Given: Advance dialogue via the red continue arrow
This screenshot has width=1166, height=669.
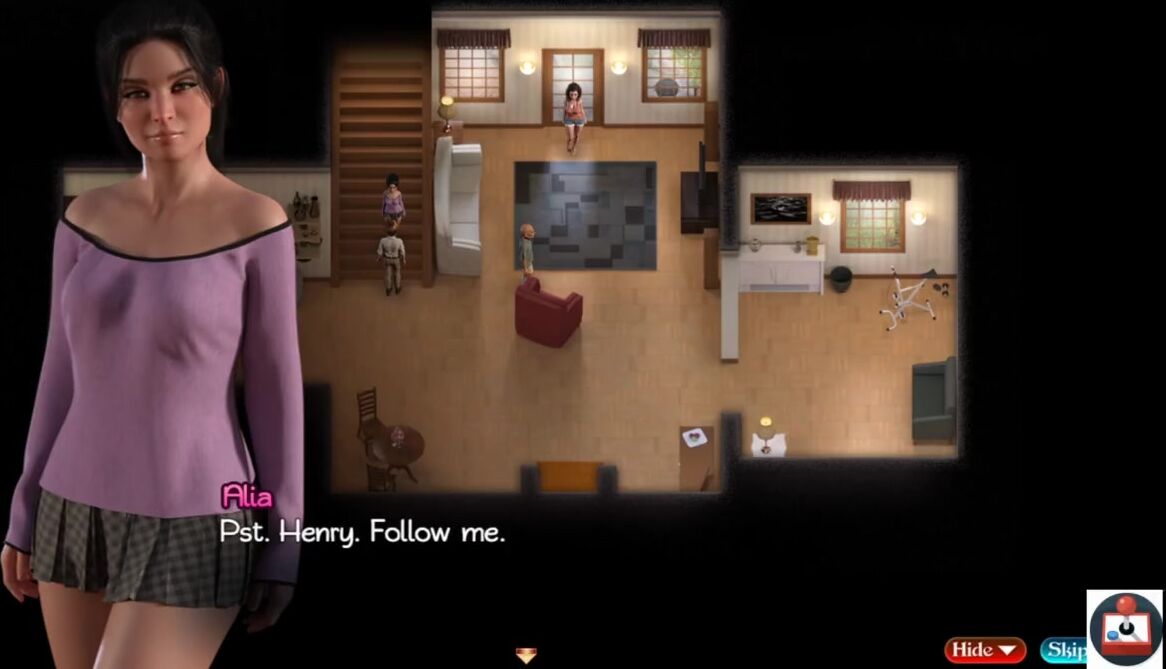Looking at the screenshot, I should coord(526,656).
